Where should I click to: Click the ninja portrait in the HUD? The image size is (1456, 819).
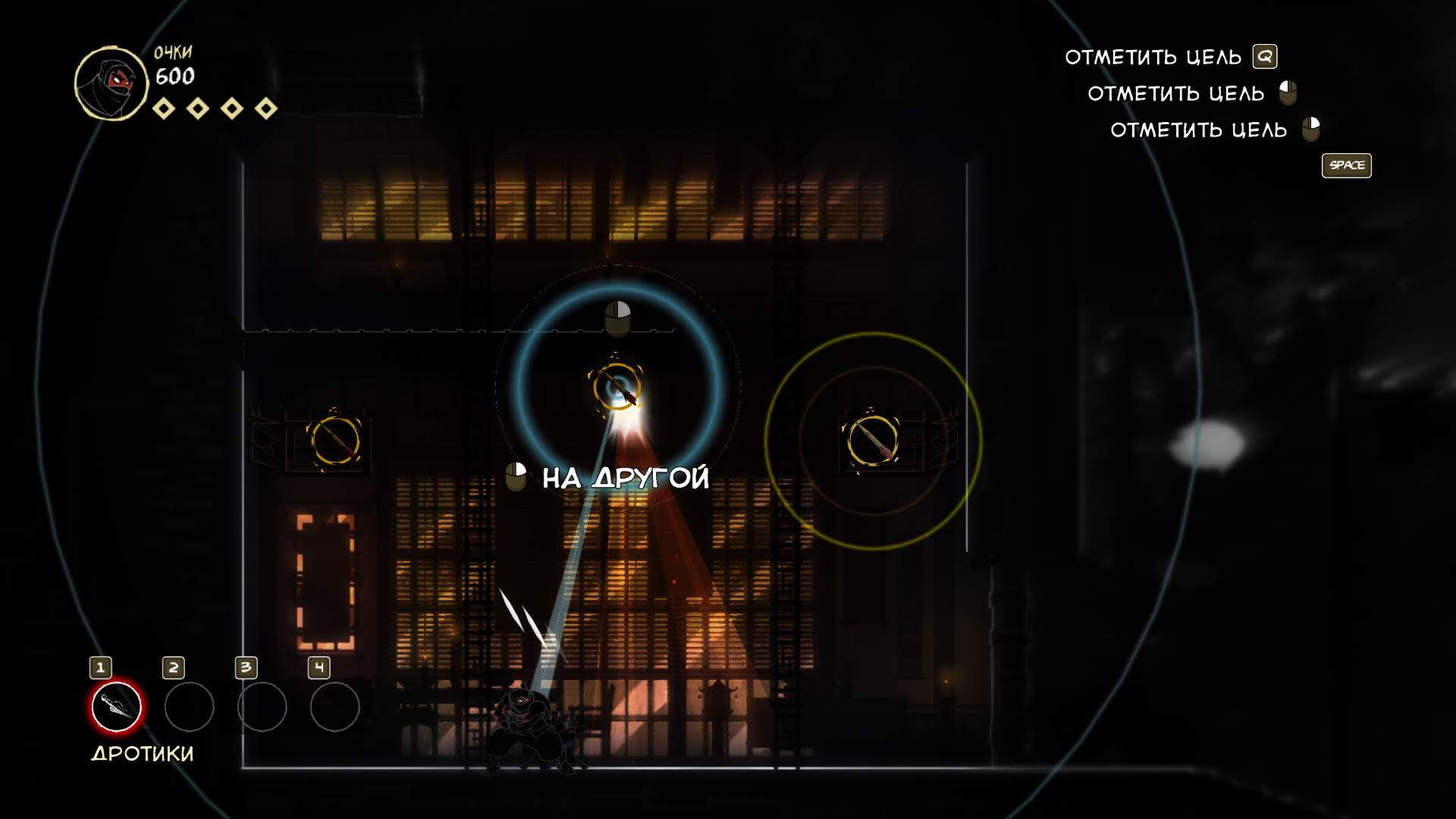point(111,83)
